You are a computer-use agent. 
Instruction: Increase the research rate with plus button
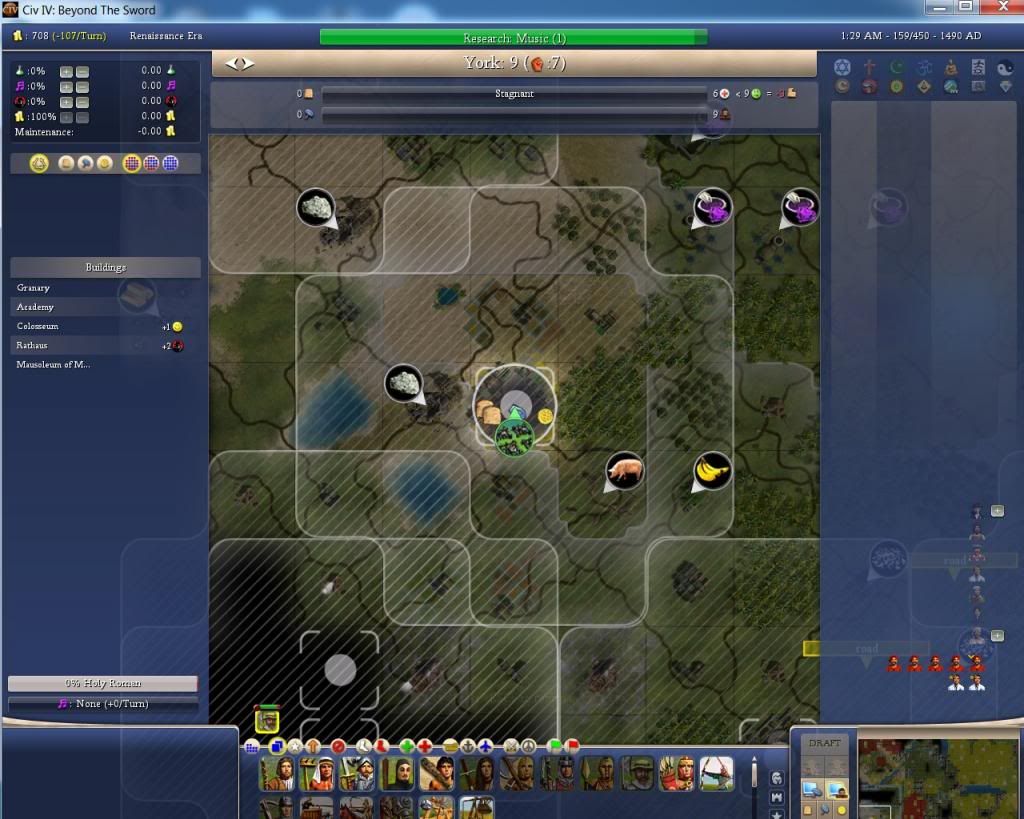point(66,71)
